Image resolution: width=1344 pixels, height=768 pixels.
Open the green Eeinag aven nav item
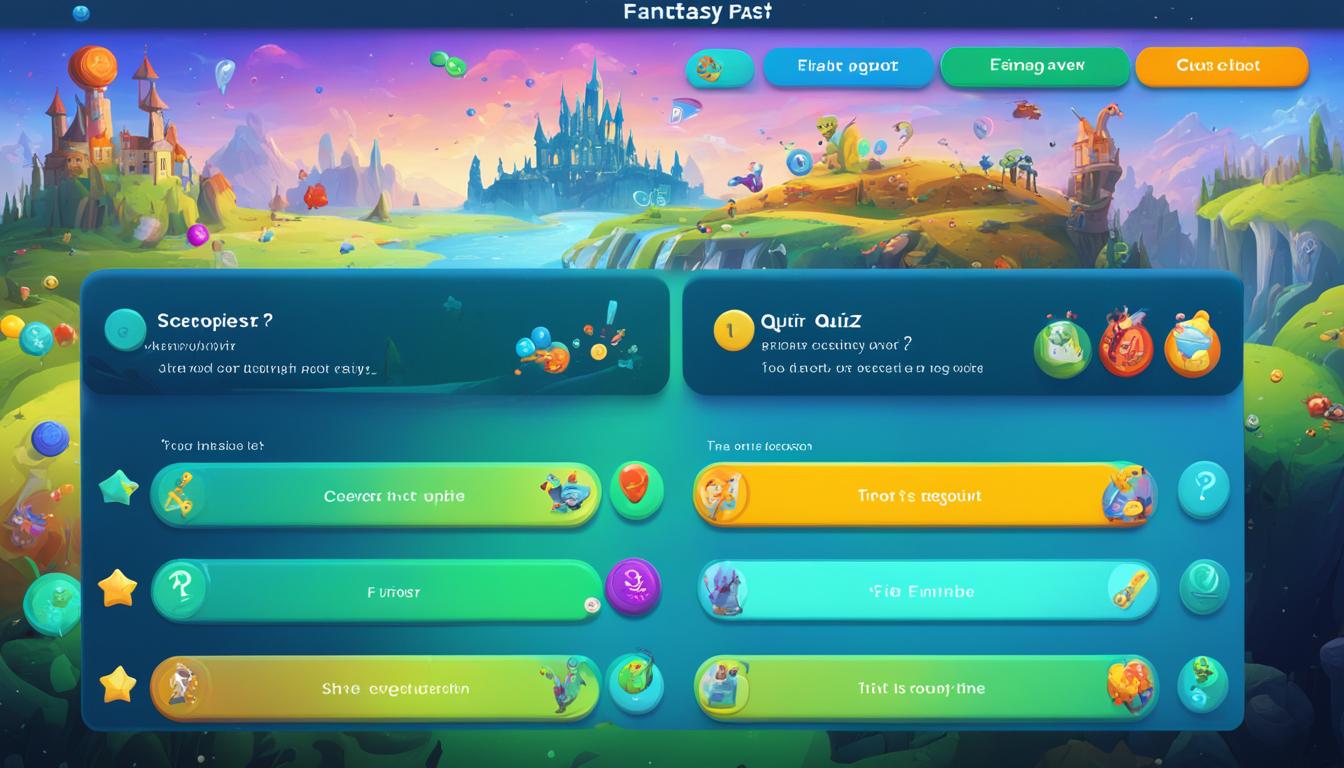click(1035, 66)
